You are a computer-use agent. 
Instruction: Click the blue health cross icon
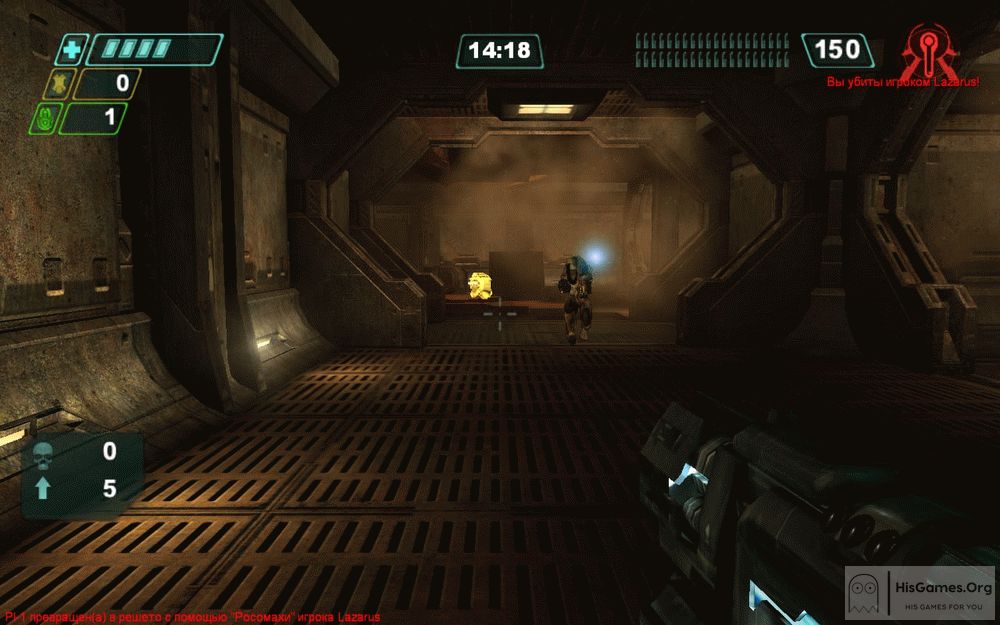[x=71, y=49]
